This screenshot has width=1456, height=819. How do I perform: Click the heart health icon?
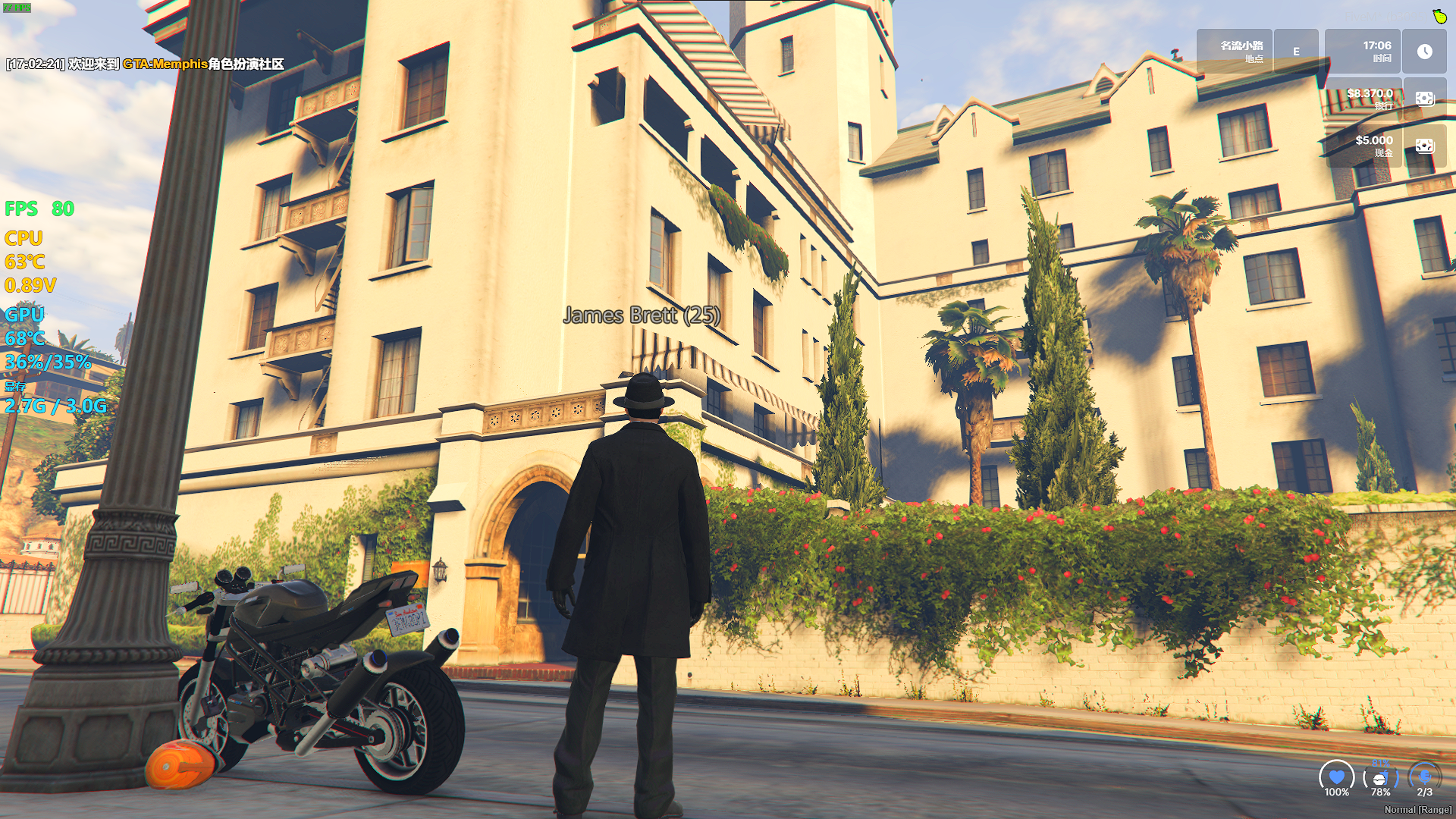pos(1336,777)
